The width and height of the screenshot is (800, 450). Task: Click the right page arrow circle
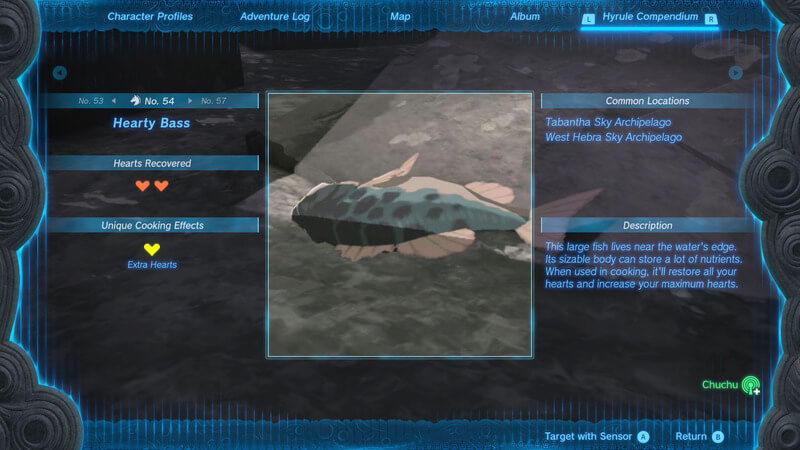[736, 73]
